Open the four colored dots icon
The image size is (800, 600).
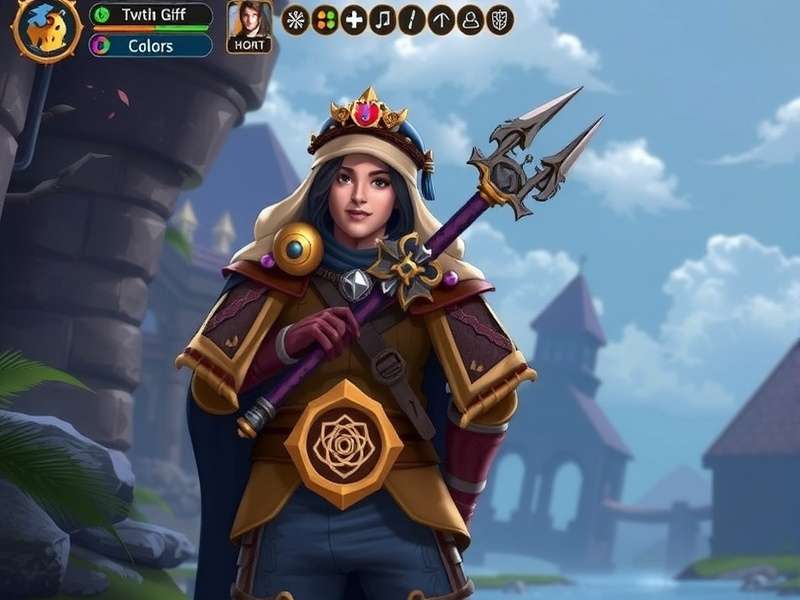324,20
